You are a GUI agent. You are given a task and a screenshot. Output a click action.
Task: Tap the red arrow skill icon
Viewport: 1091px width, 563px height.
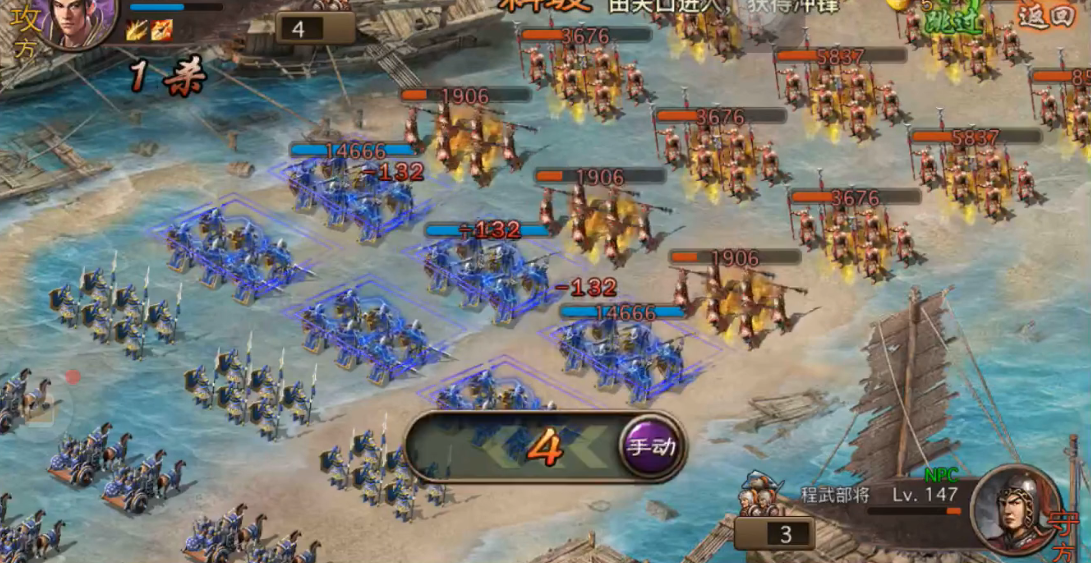point(162,30)
